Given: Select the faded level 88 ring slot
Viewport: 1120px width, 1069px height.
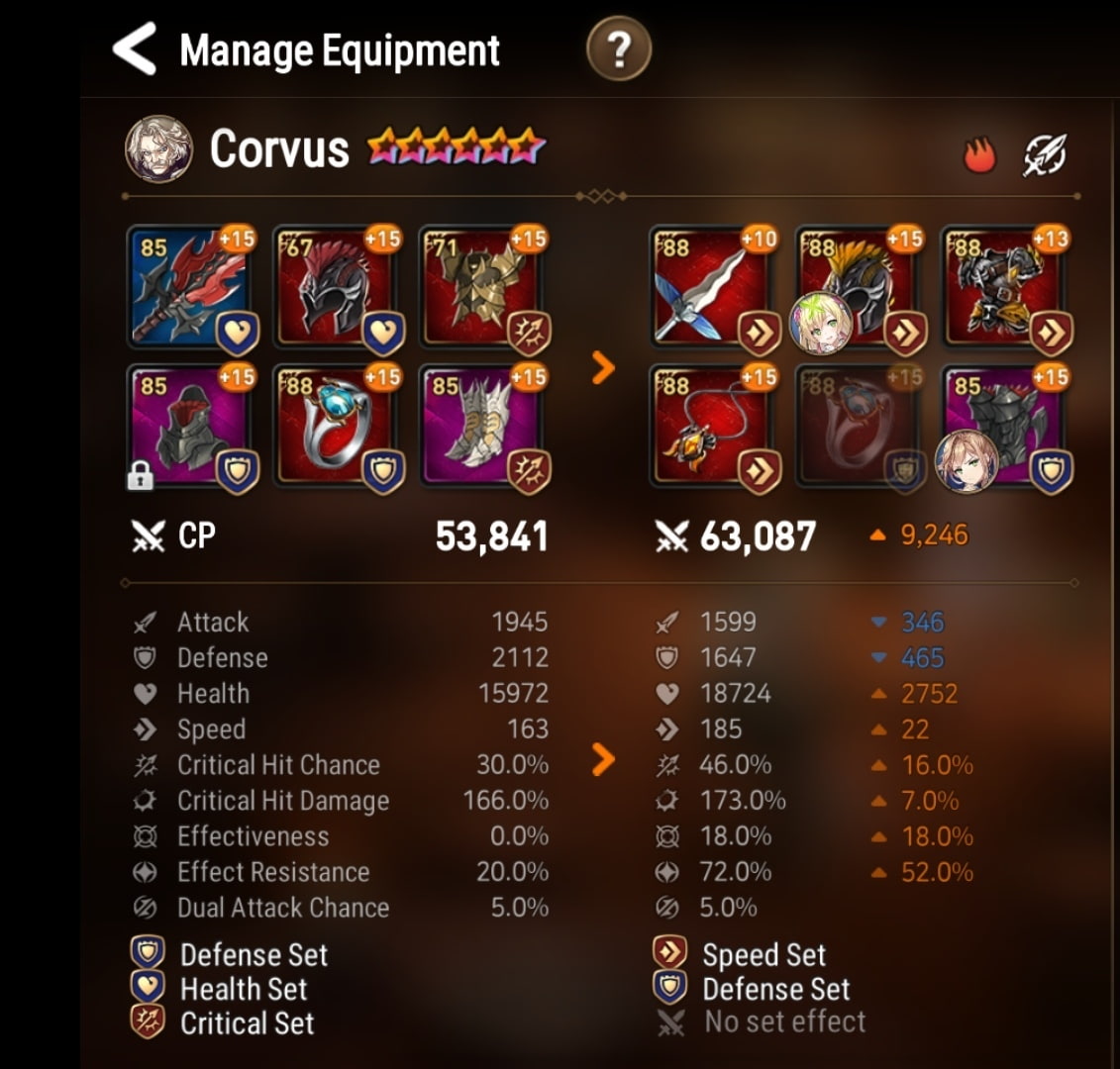Looking at the screenshot, I should pyautogui.click(x=858, y=426).
